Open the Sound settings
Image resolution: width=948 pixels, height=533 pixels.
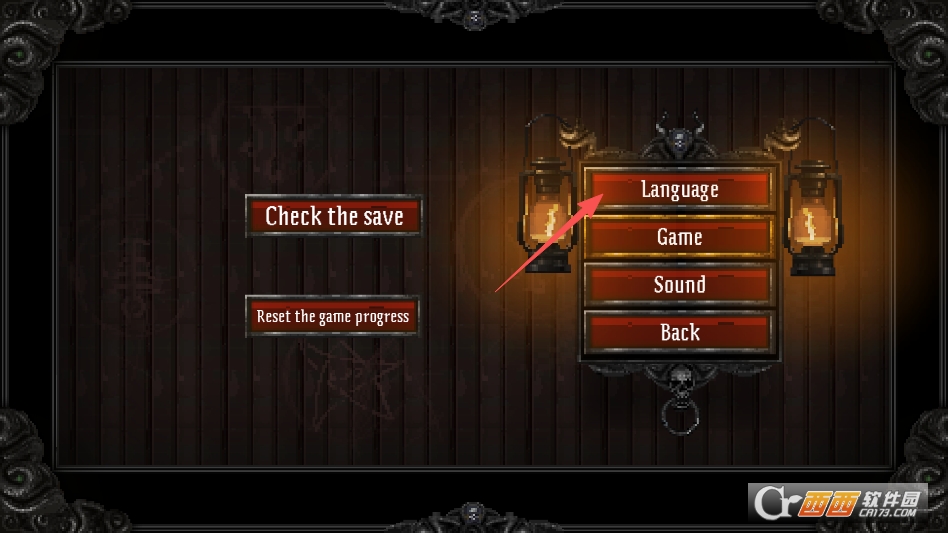tap(679, 285)
